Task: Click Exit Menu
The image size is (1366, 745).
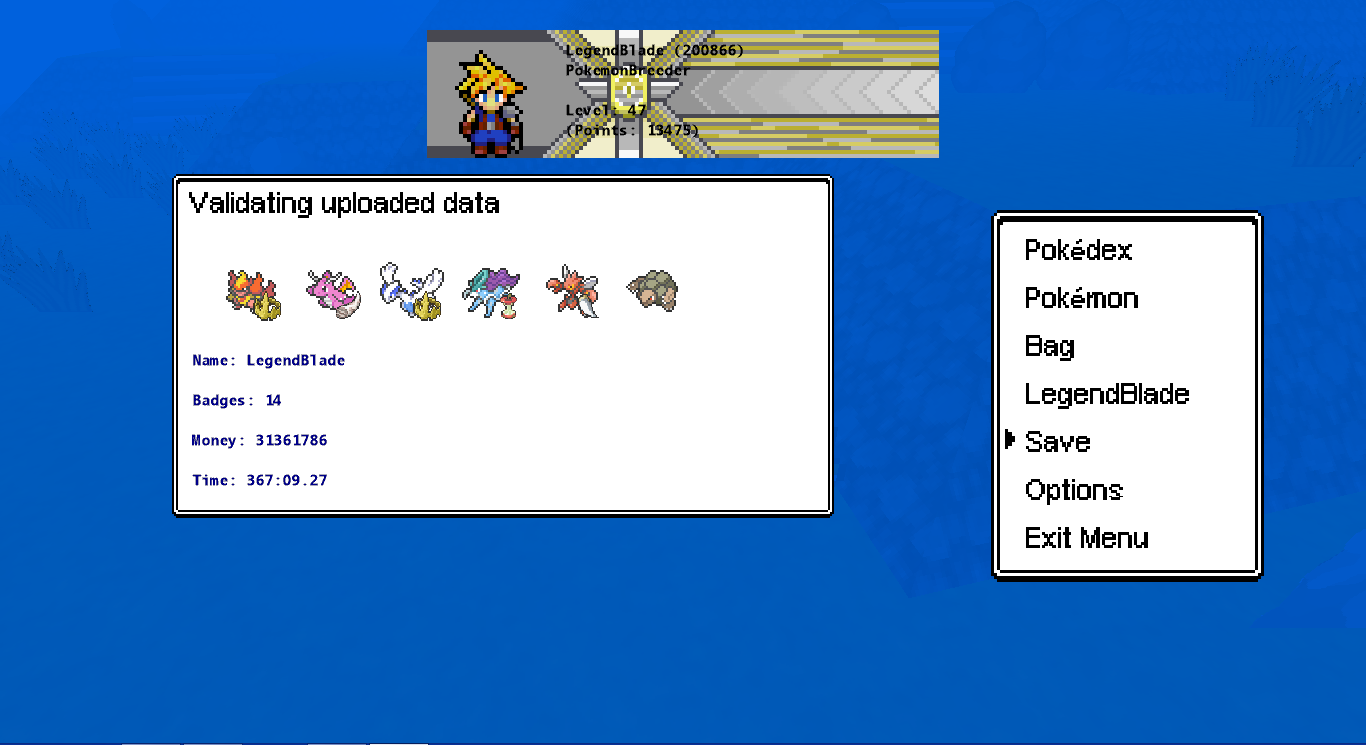Action: tap(1086, 538)
